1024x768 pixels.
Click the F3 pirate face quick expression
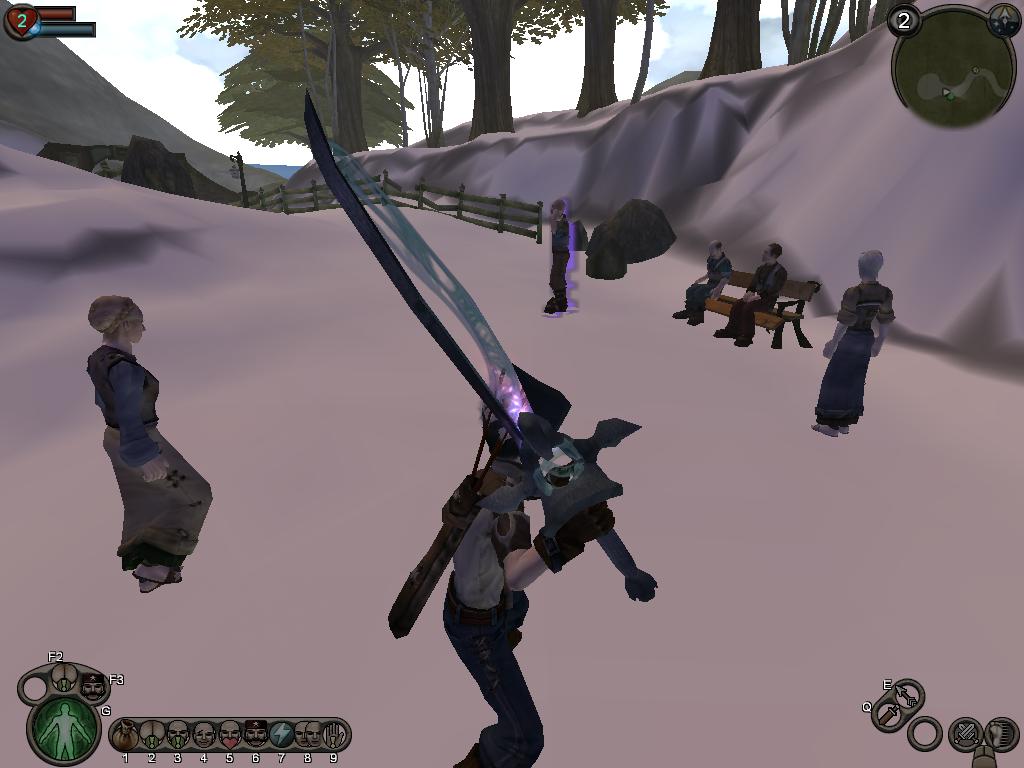coord(94,687)
